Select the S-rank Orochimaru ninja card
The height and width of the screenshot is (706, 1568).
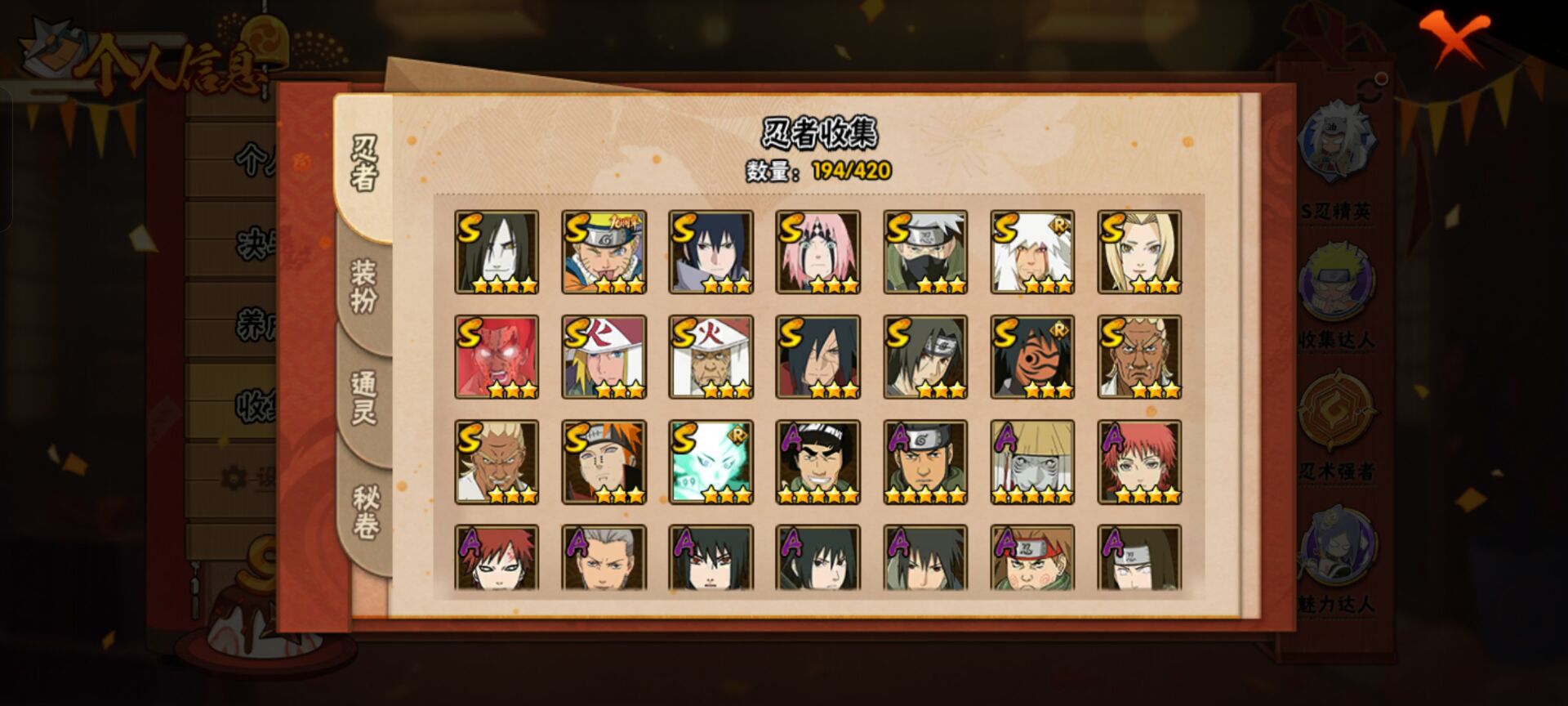point(497,252)
